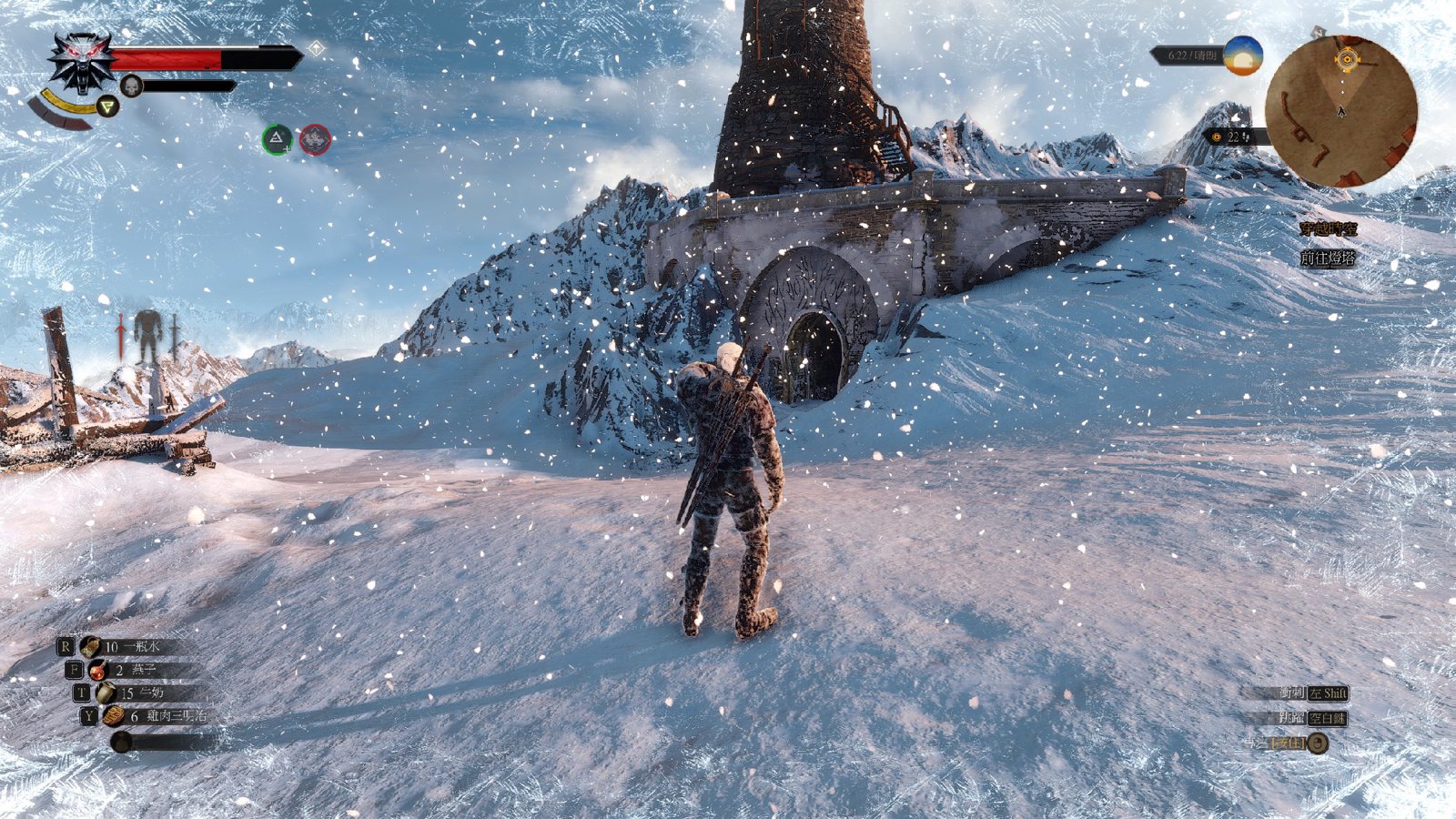Viewport: 1456px width, 819px height.
Task: Select the 前往燈塔 objective text
Action: pos(1328,258)
